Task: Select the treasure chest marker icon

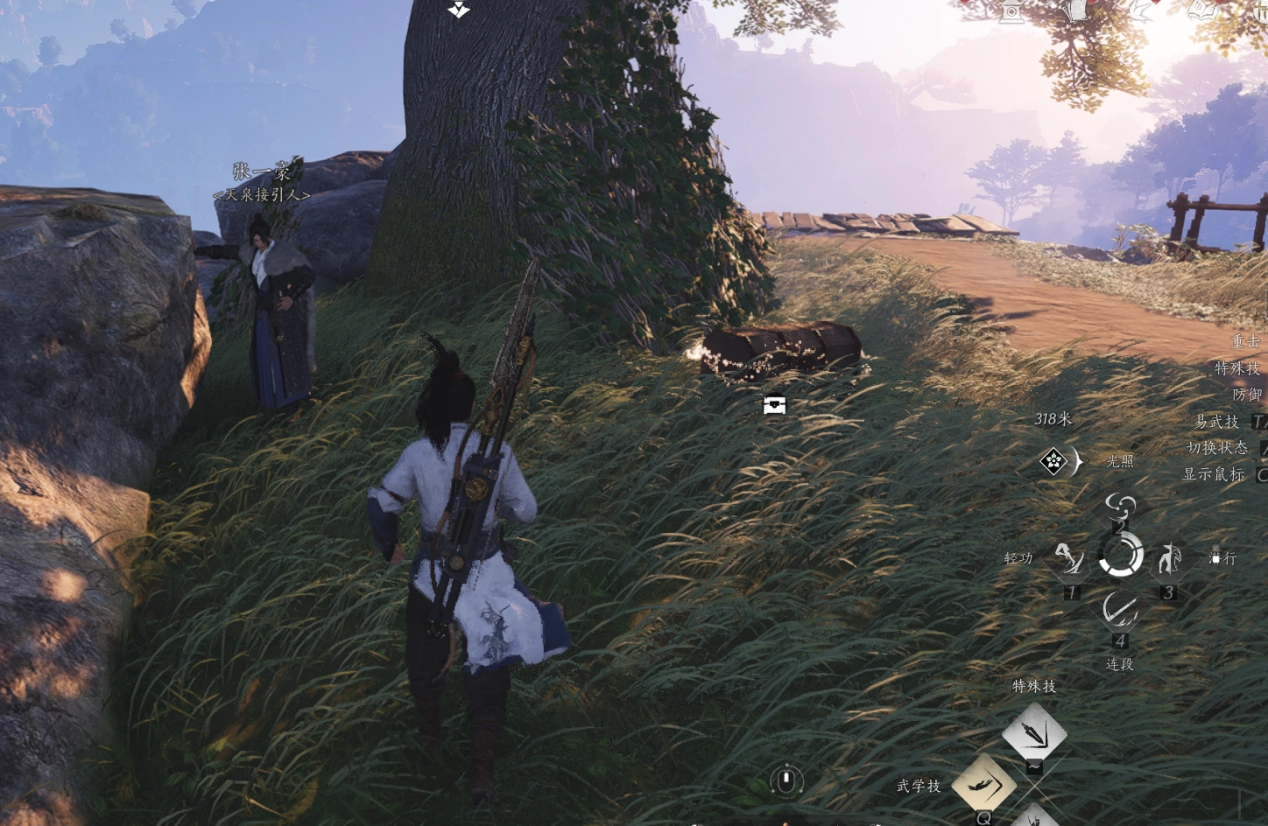Action: pyautogui.click(x=774, y=405)
